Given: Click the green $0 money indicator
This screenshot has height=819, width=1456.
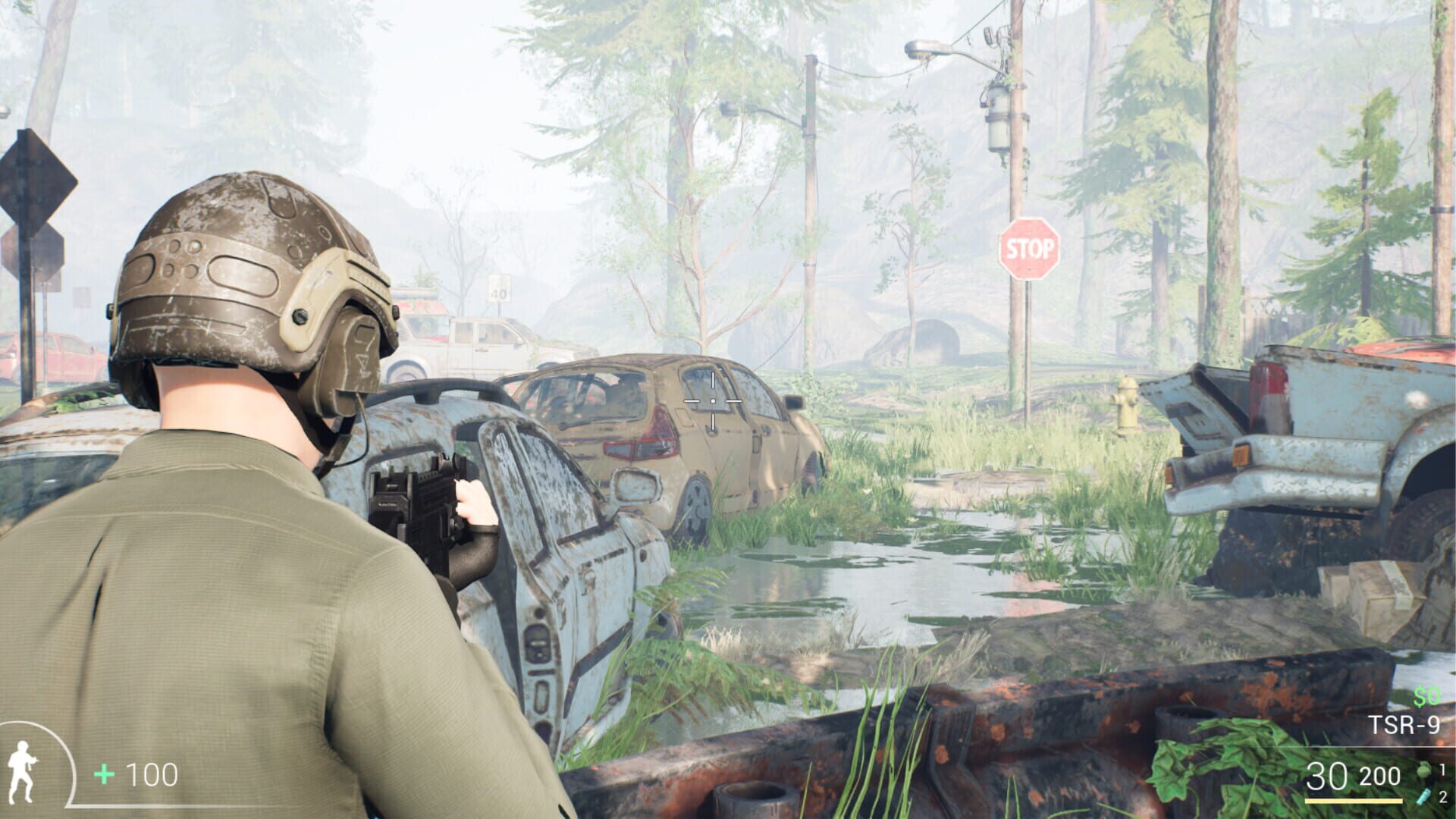Looking at the screenshot, I should tap(1425, 696).
